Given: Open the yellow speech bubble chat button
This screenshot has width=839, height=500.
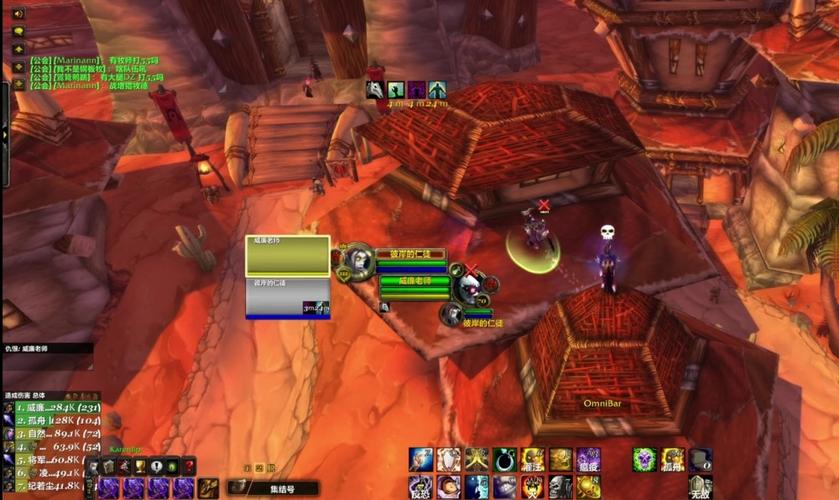Looking at the screenshot, I should point(18,32).
